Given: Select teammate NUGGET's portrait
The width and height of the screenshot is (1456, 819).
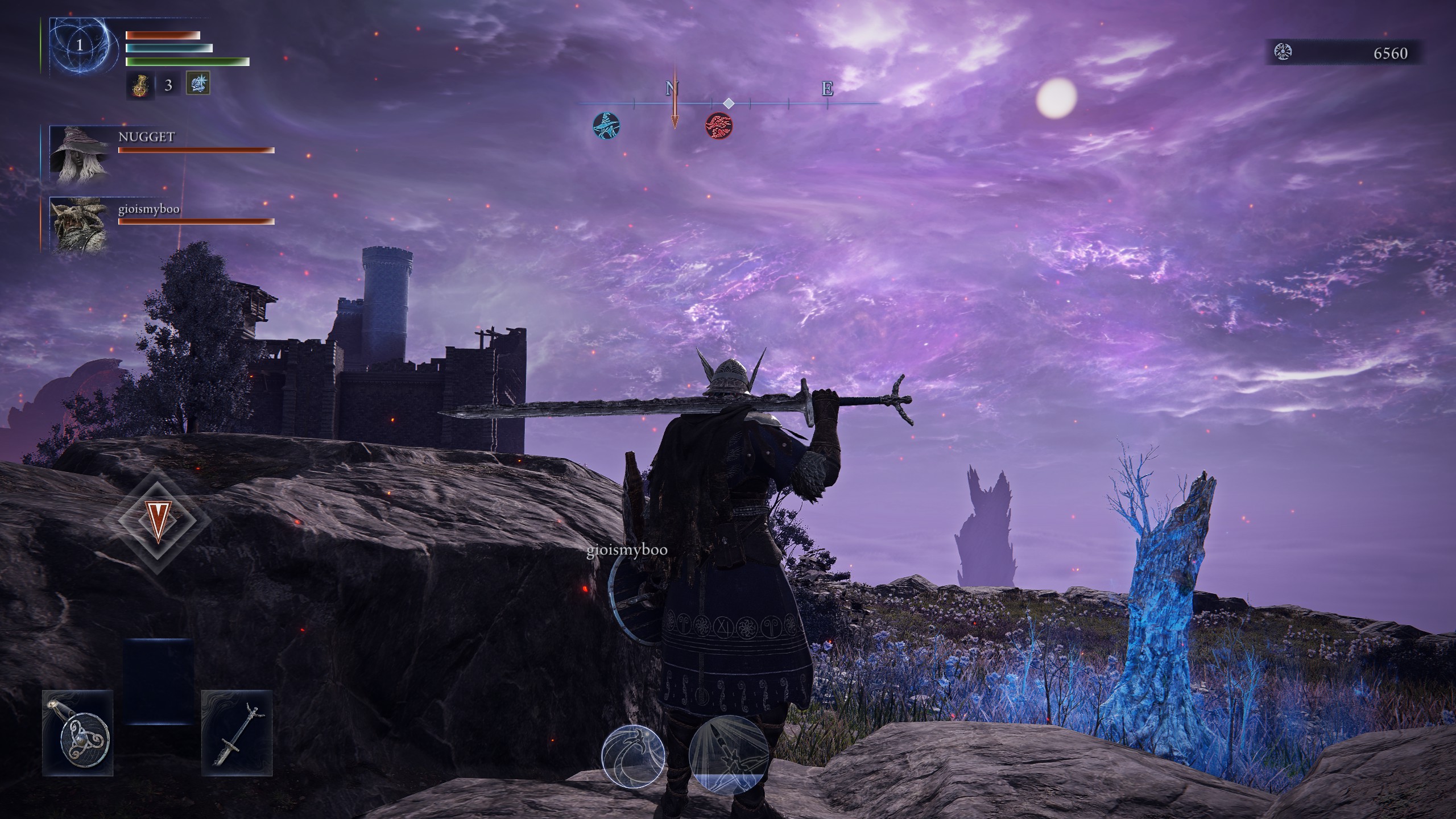Looking at the screenshot, I should 80,156.
